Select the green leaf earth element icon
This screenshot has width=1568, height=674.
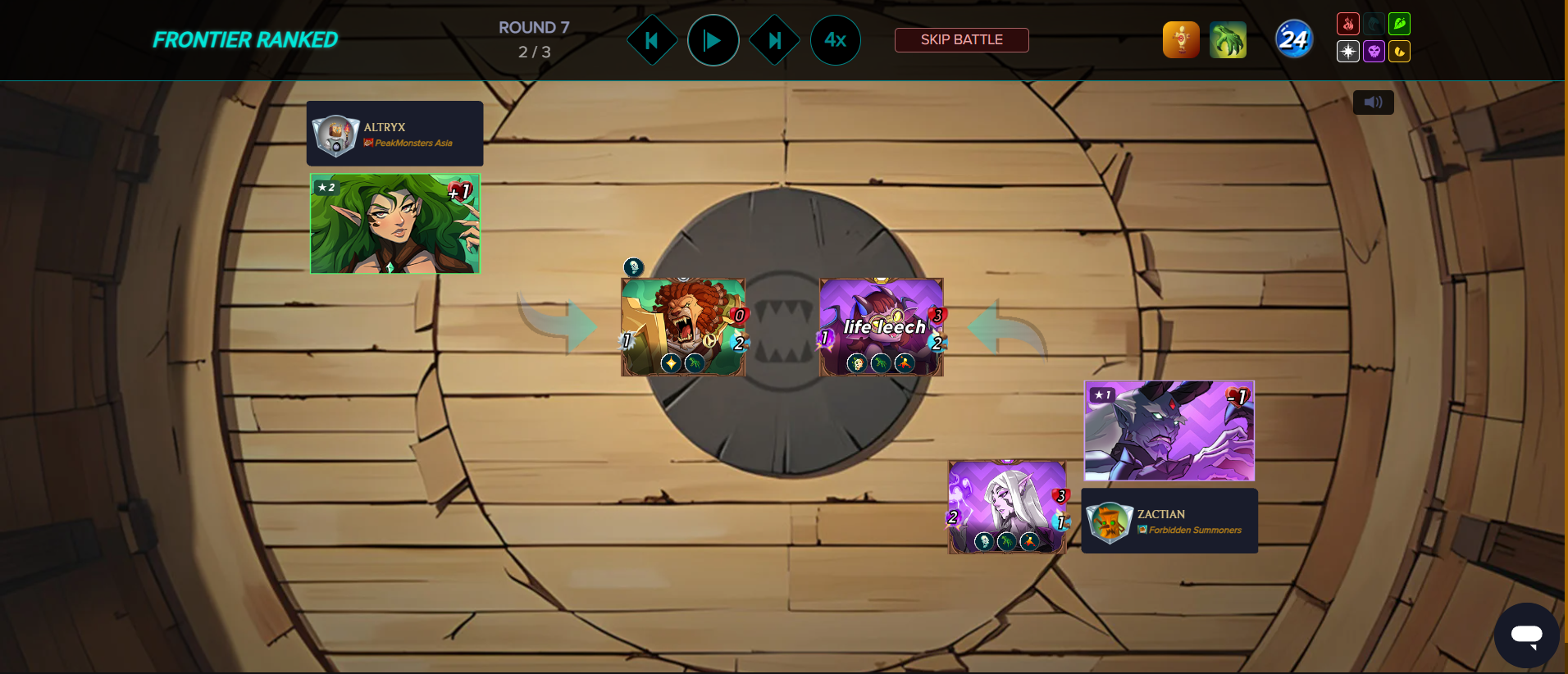(1399, 25)
